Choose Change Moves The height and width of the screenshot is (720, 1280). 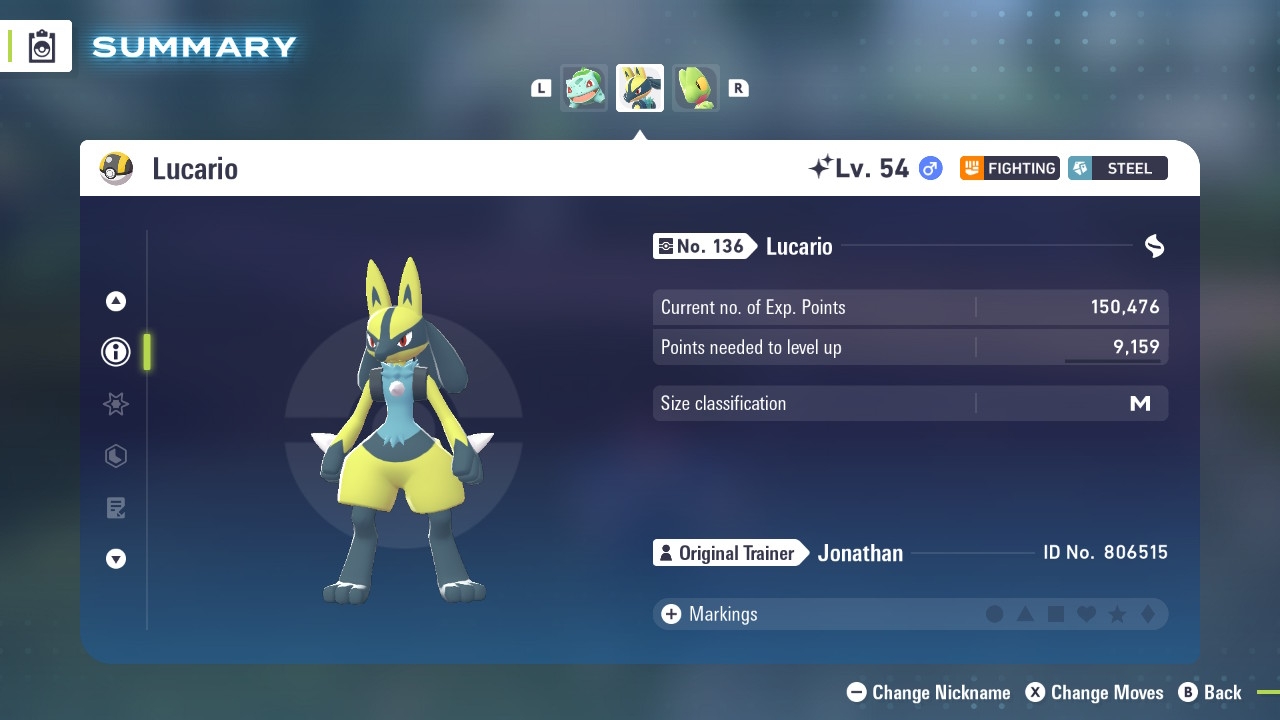click(1095, 692)
